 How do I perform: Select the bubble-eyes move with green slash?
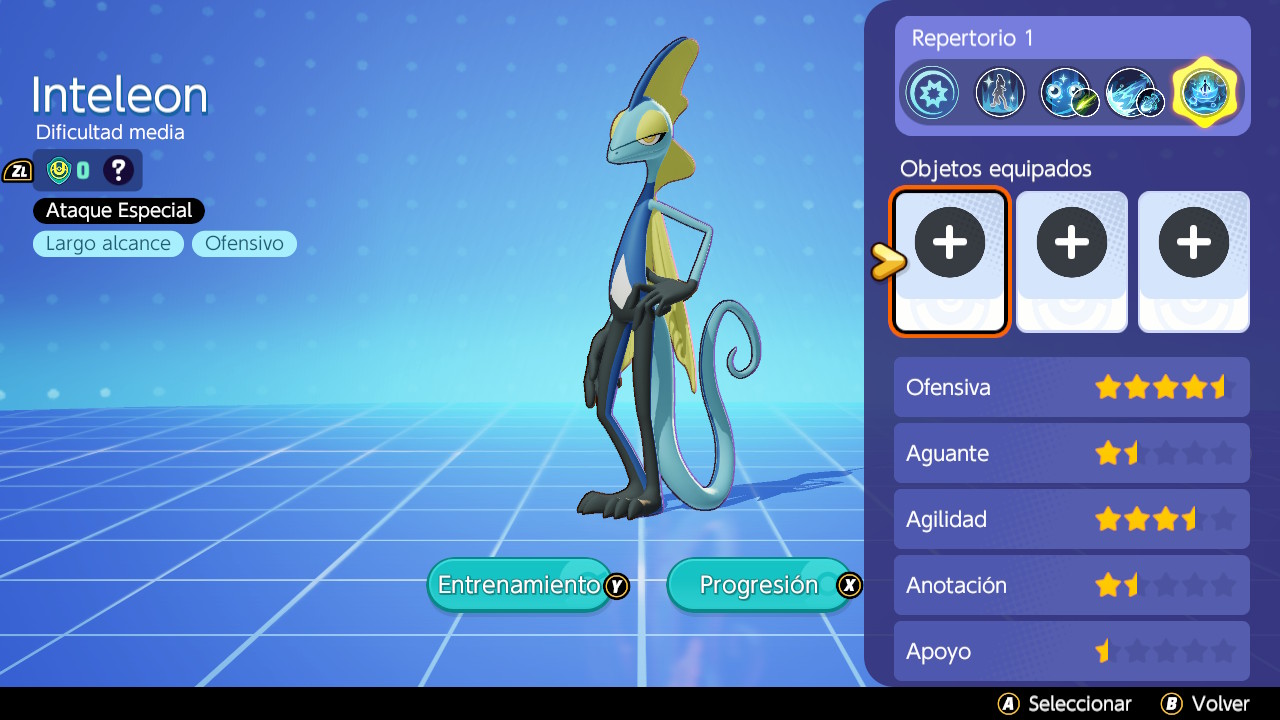click(1068, 93)
